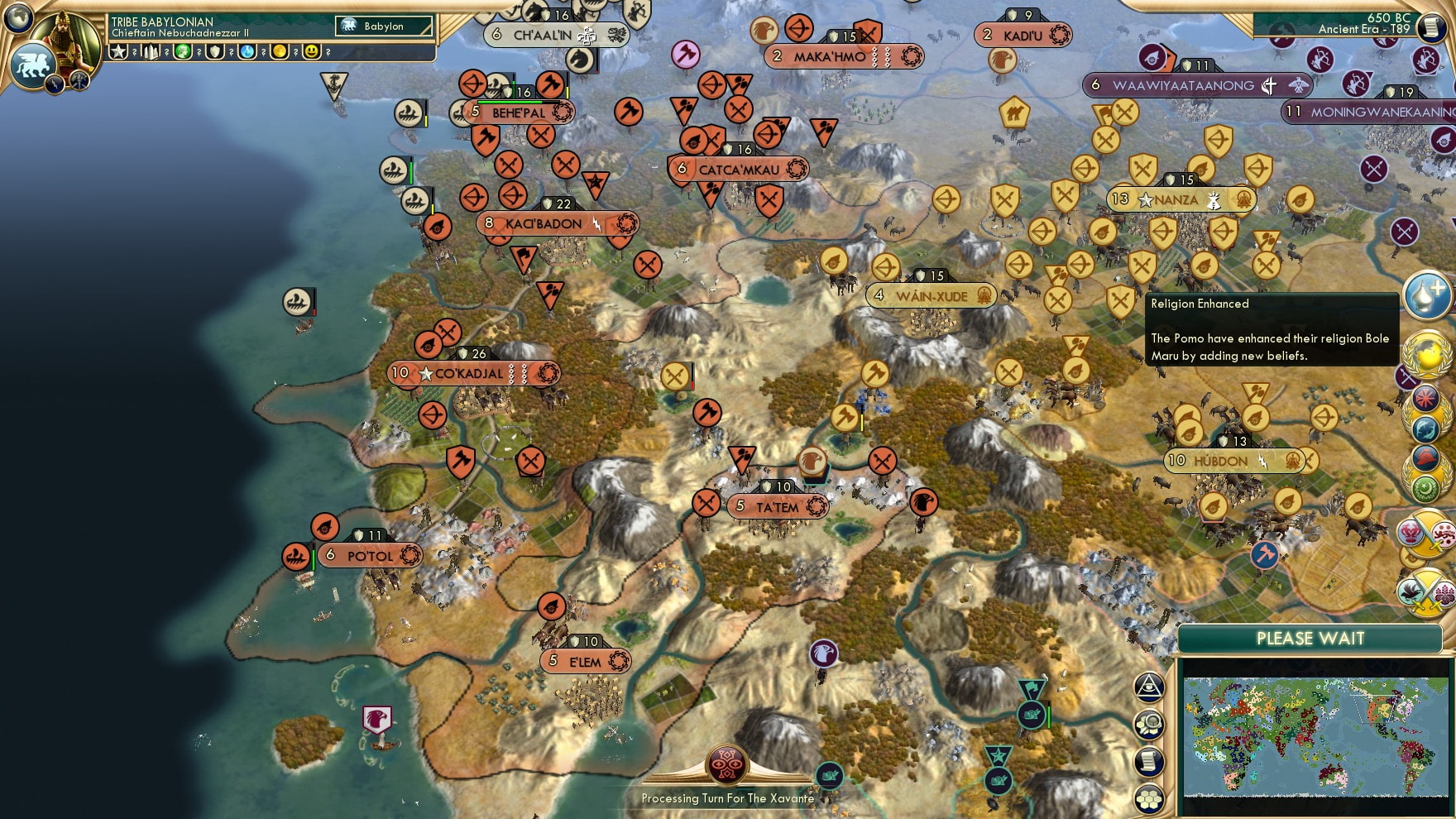Open the magnifier map options button
The width and height of the screenshot is (1456, 819).
(x=1149, y=725)
